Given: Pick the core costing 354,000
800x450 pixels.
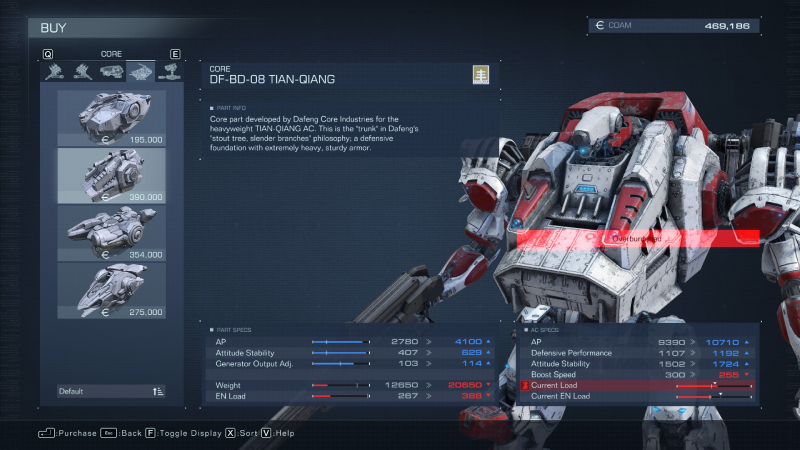Looking at the screenshot, I should (x=111, y=232).
